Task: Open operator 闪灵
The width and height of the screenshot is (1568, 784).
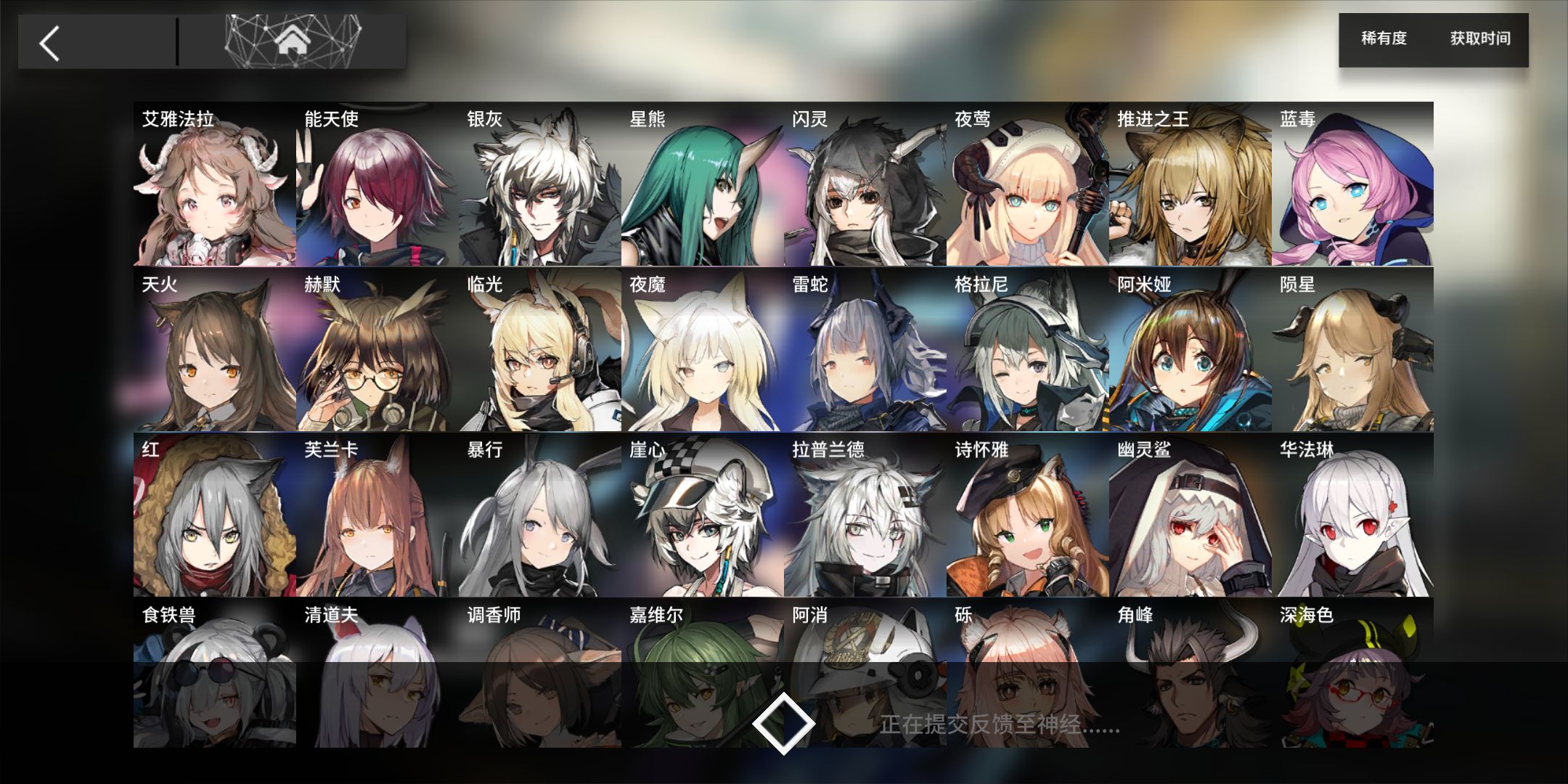Action: tap(865, 185)
